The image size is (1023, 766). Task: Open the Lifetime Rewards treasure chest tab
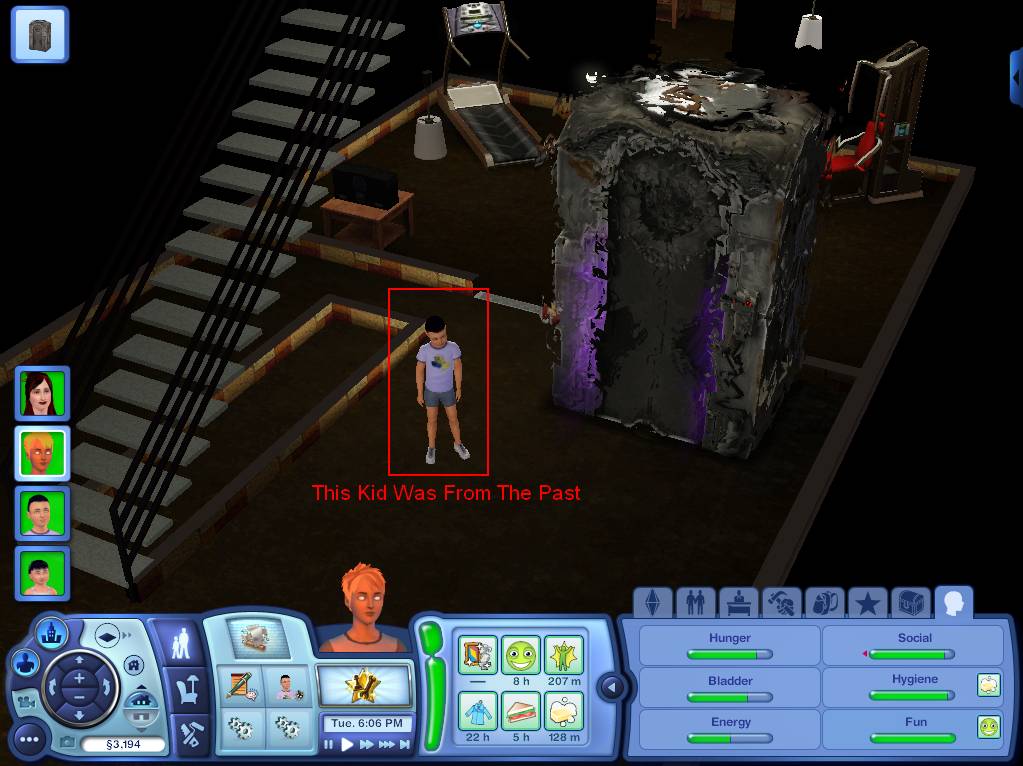tap(910, 603)
